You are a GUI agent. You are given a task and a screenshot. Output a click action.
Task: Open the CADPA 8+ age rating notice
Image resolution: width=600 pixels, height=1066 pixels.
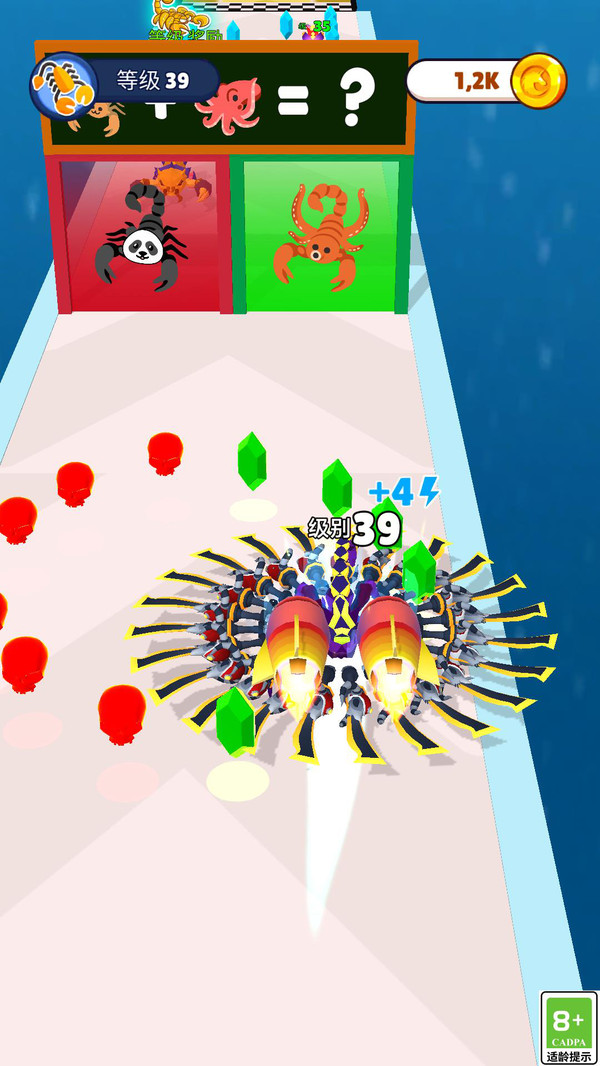coord(568,1028)
